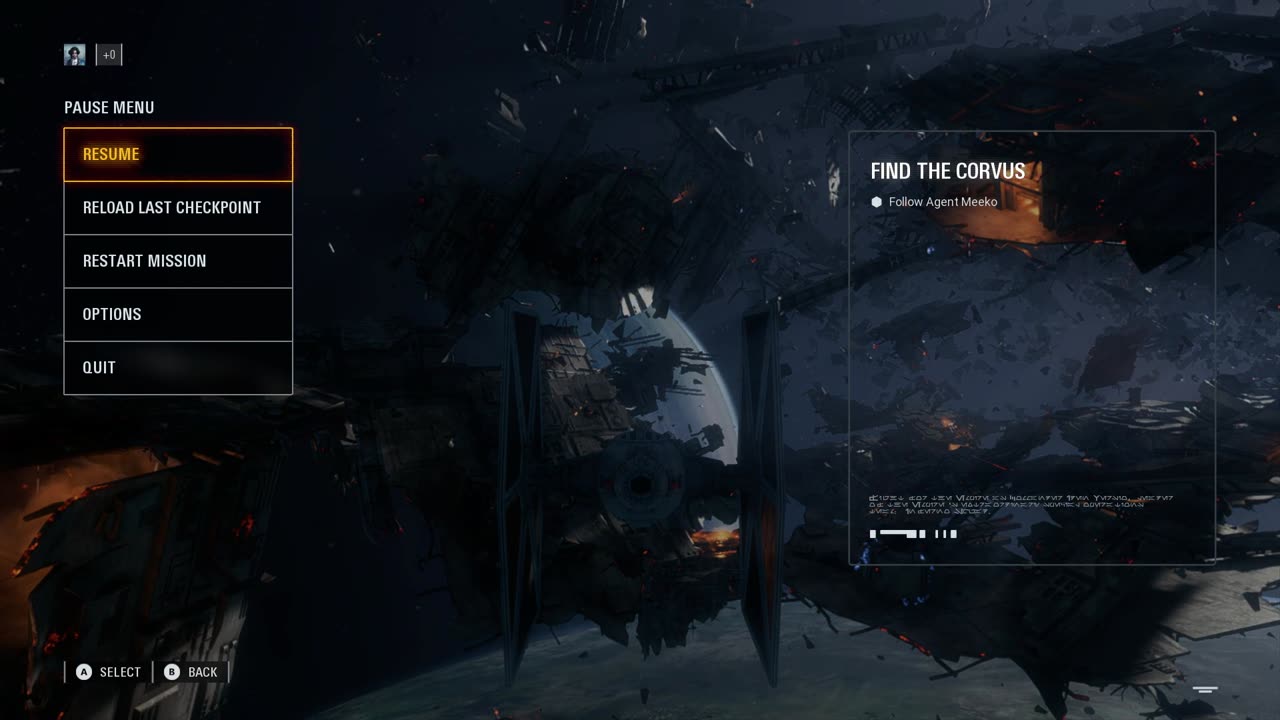Image resolution: width=1280 pixels, height=720 pixels.
Task: Click the player avatar portrait
Action: pos(75,55)
